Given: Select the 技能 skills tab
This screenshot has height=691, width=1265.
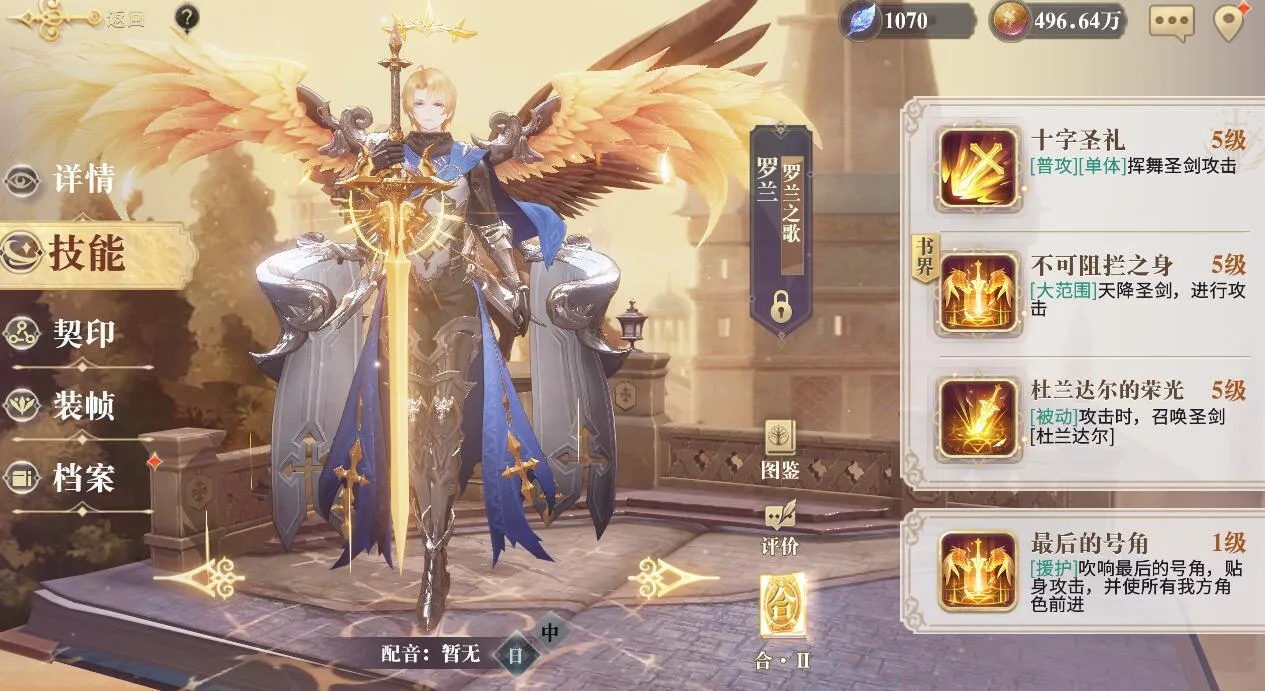Looking at the screenshot, I should (x=86, y=254).
